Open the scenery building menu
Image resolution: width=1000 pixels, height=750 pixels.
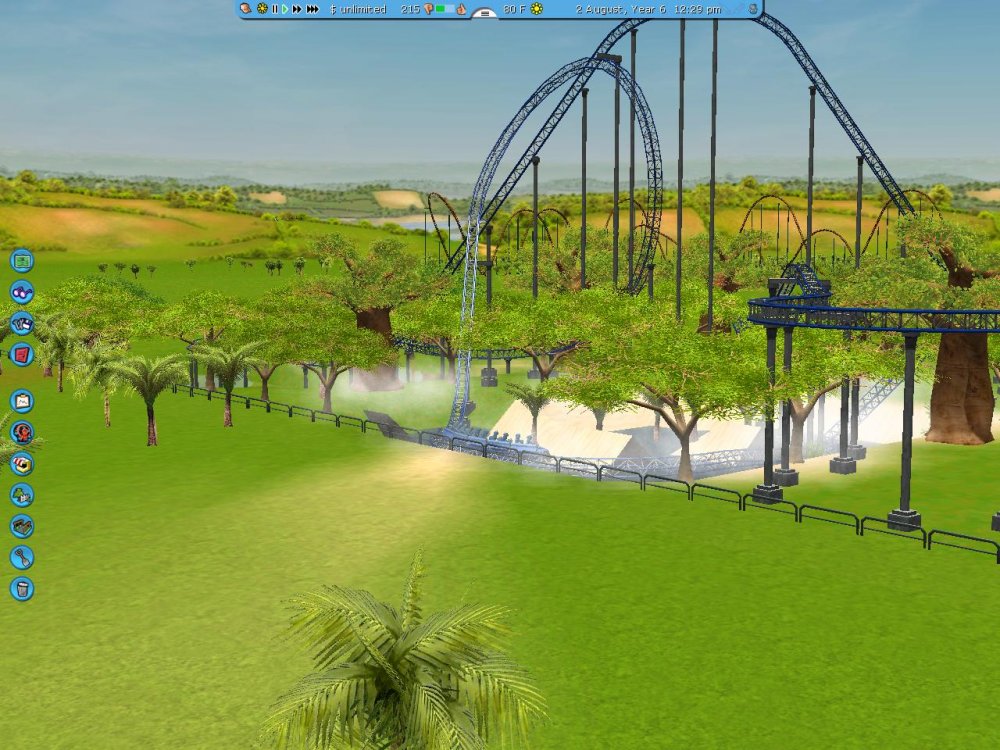[x=22, y=495]
